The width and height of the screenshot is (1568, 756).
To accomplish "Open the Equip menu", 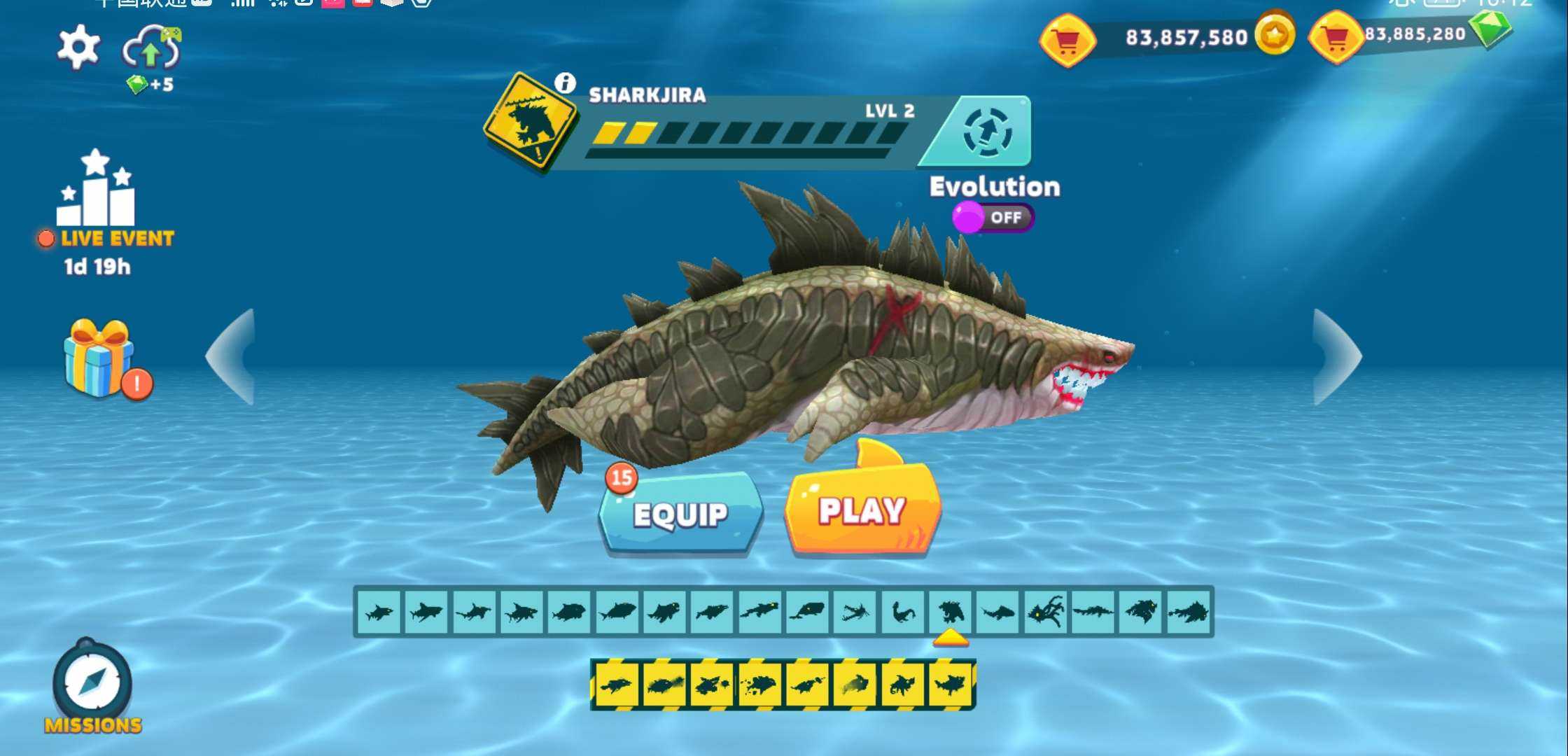I will click(680, 514).
